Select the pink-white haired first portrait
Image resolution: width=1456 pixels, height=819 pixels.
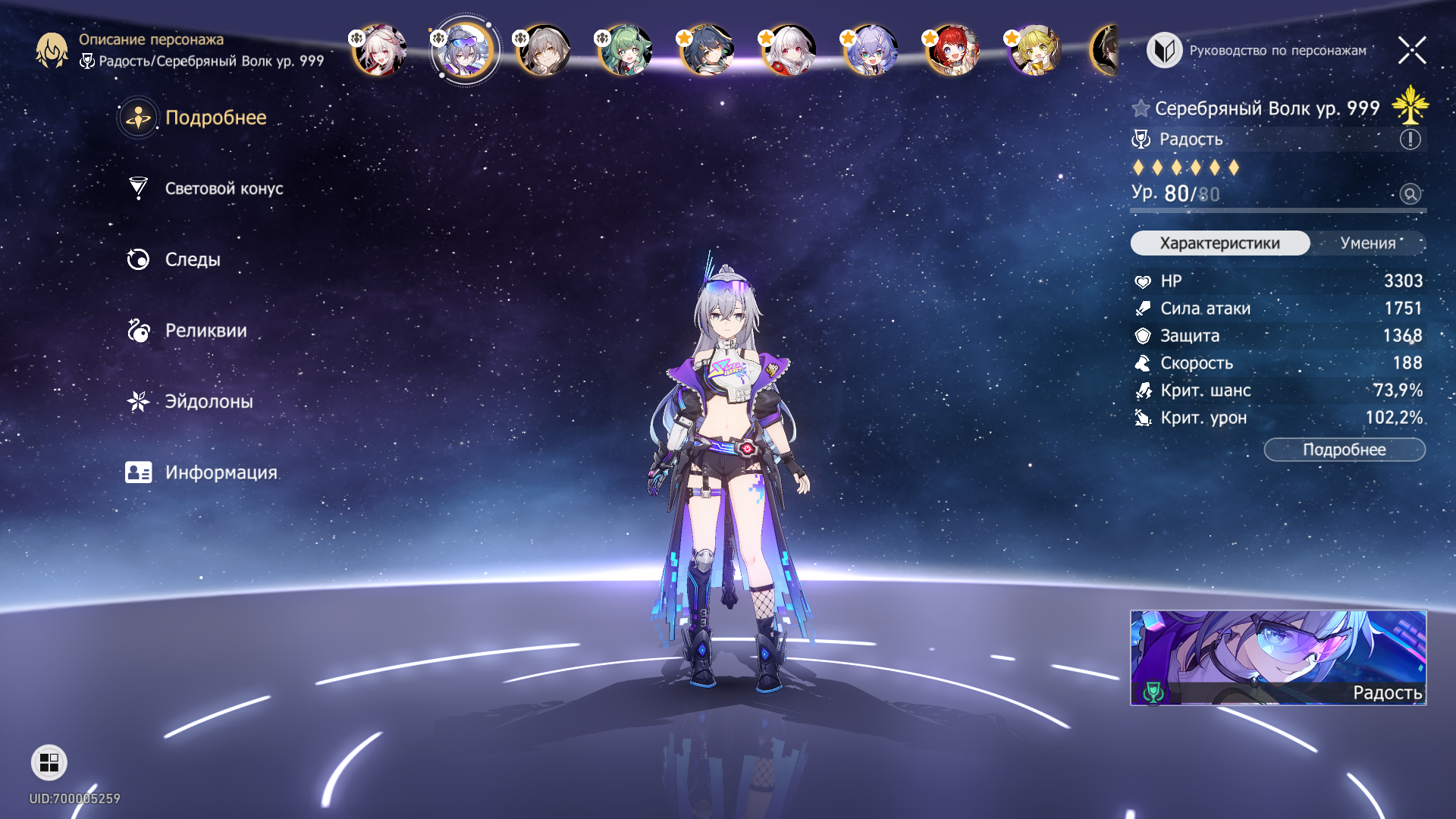pyautogui.click(x=379, y=51)
